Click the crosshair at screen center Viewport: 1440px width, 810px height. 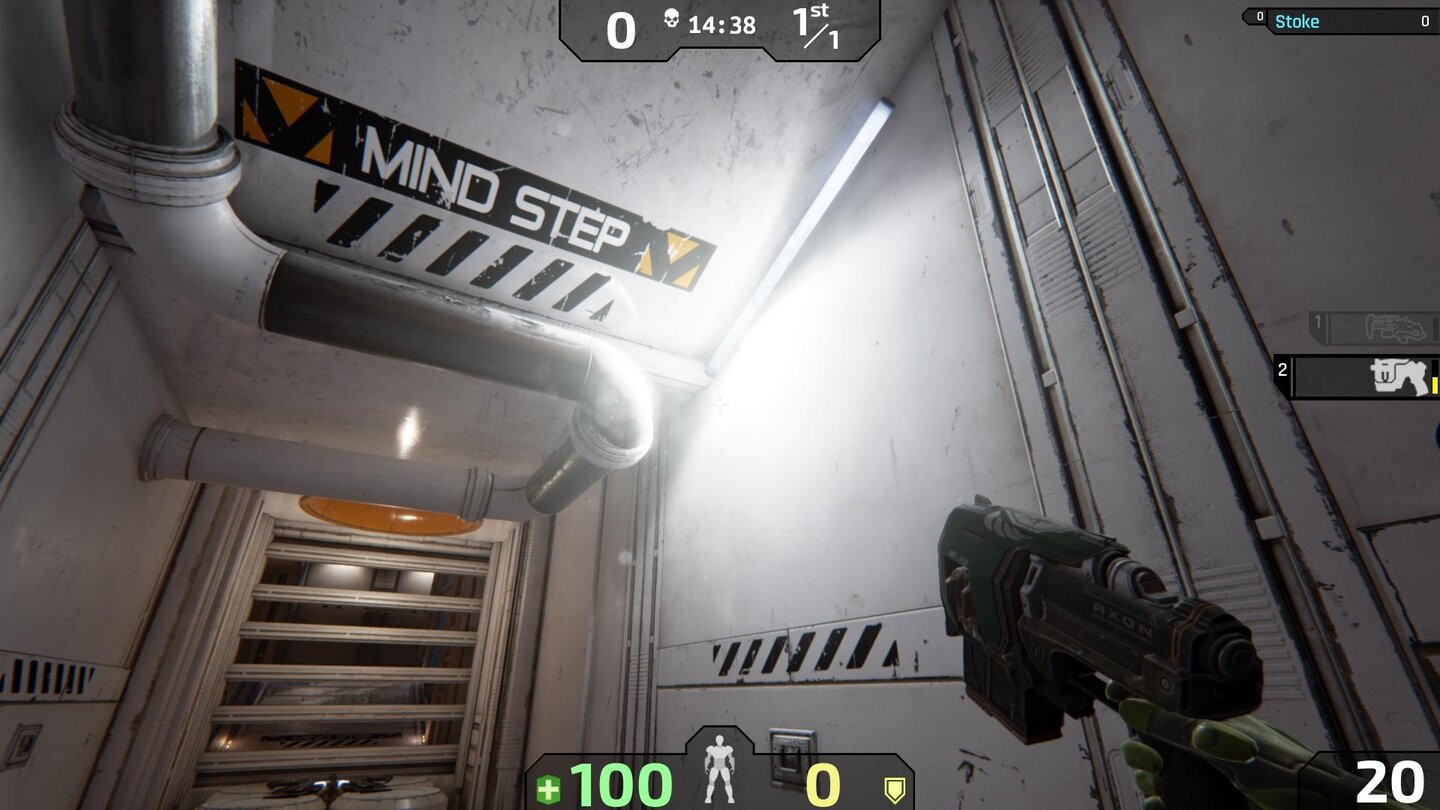tap(720, 405)
